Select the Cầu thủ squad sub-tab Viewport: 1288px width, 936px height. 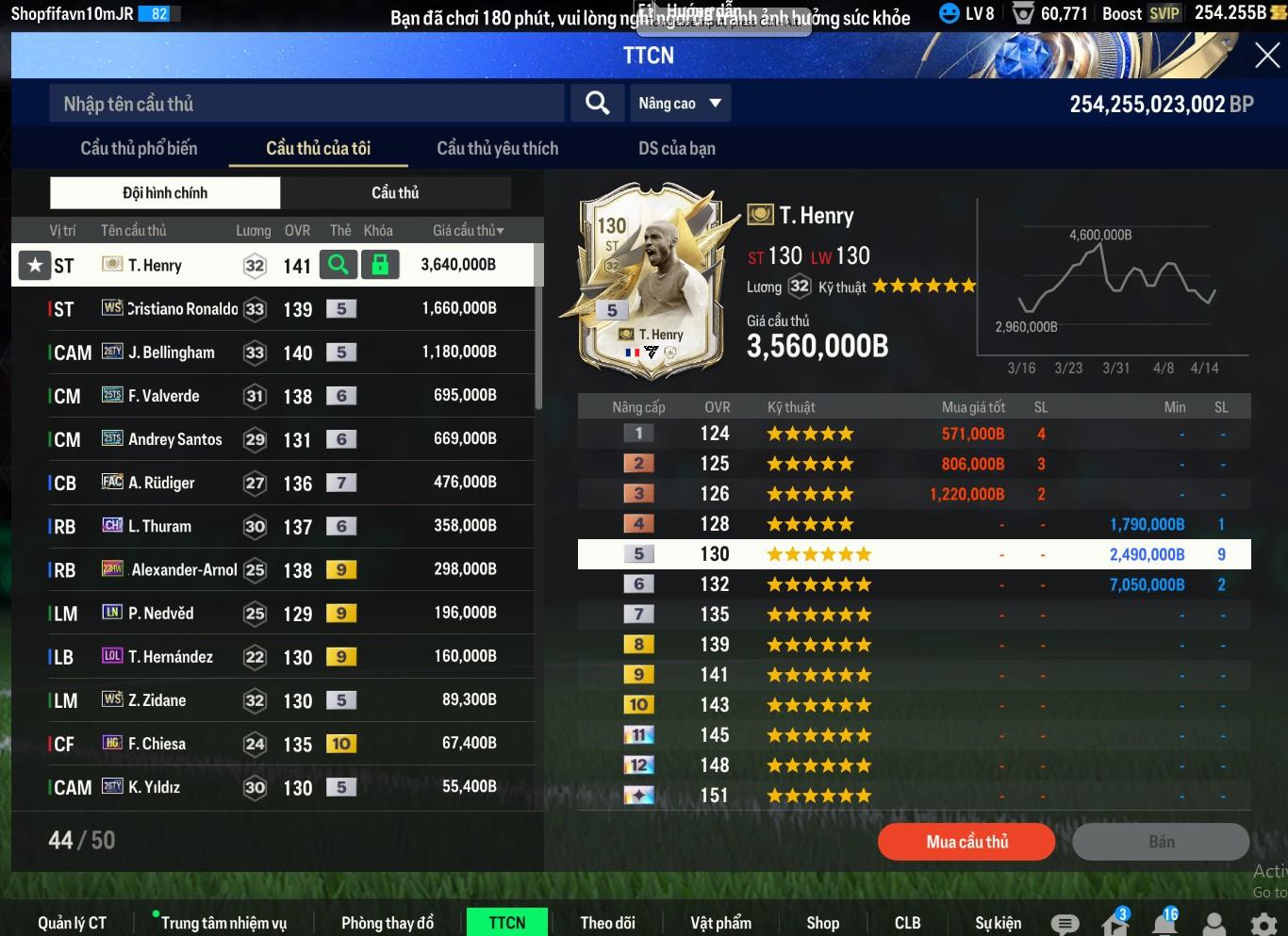point(395,193)
